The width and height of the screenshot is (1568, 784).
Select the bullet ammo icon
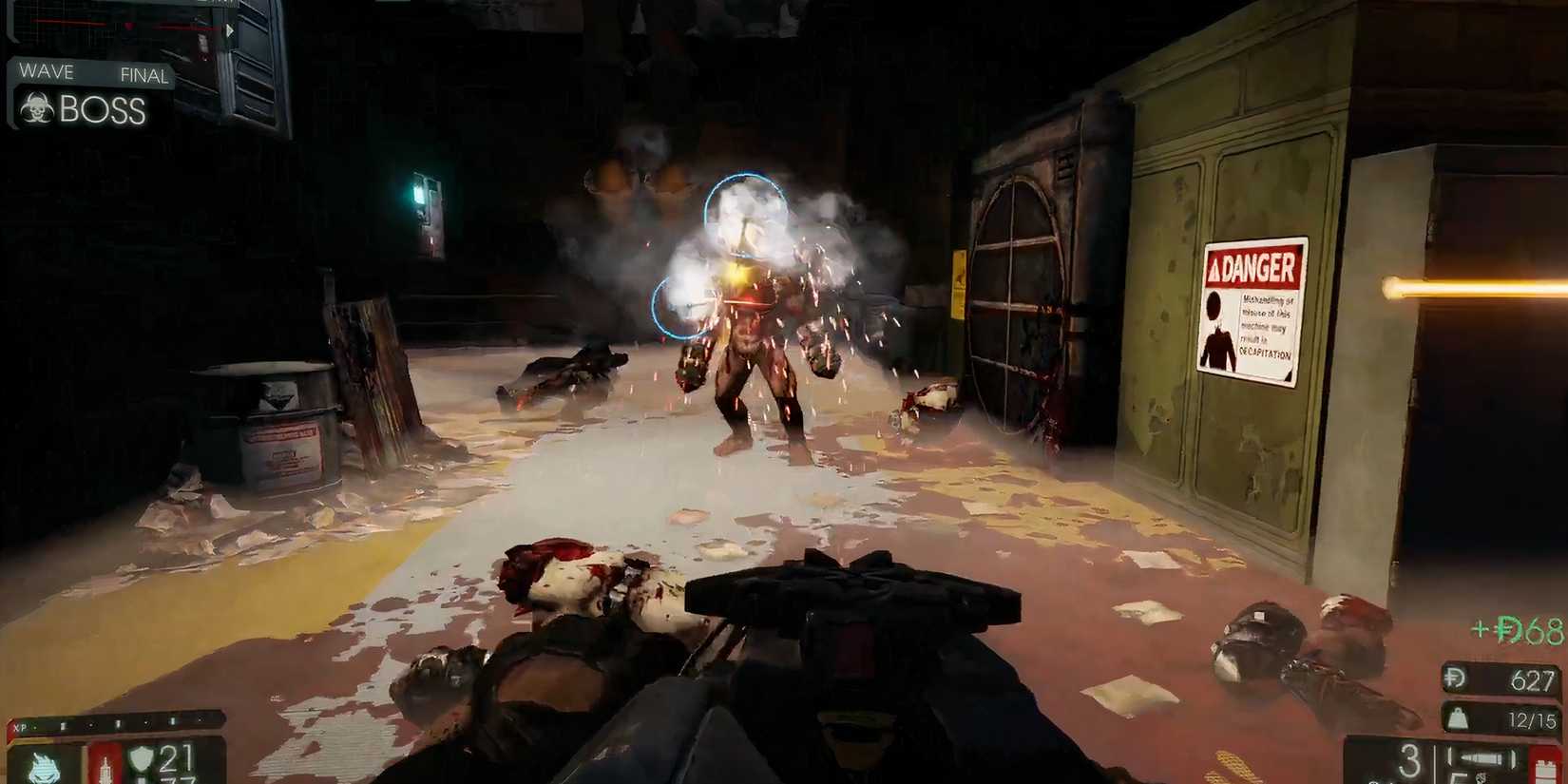click(x=1481, y=757)
